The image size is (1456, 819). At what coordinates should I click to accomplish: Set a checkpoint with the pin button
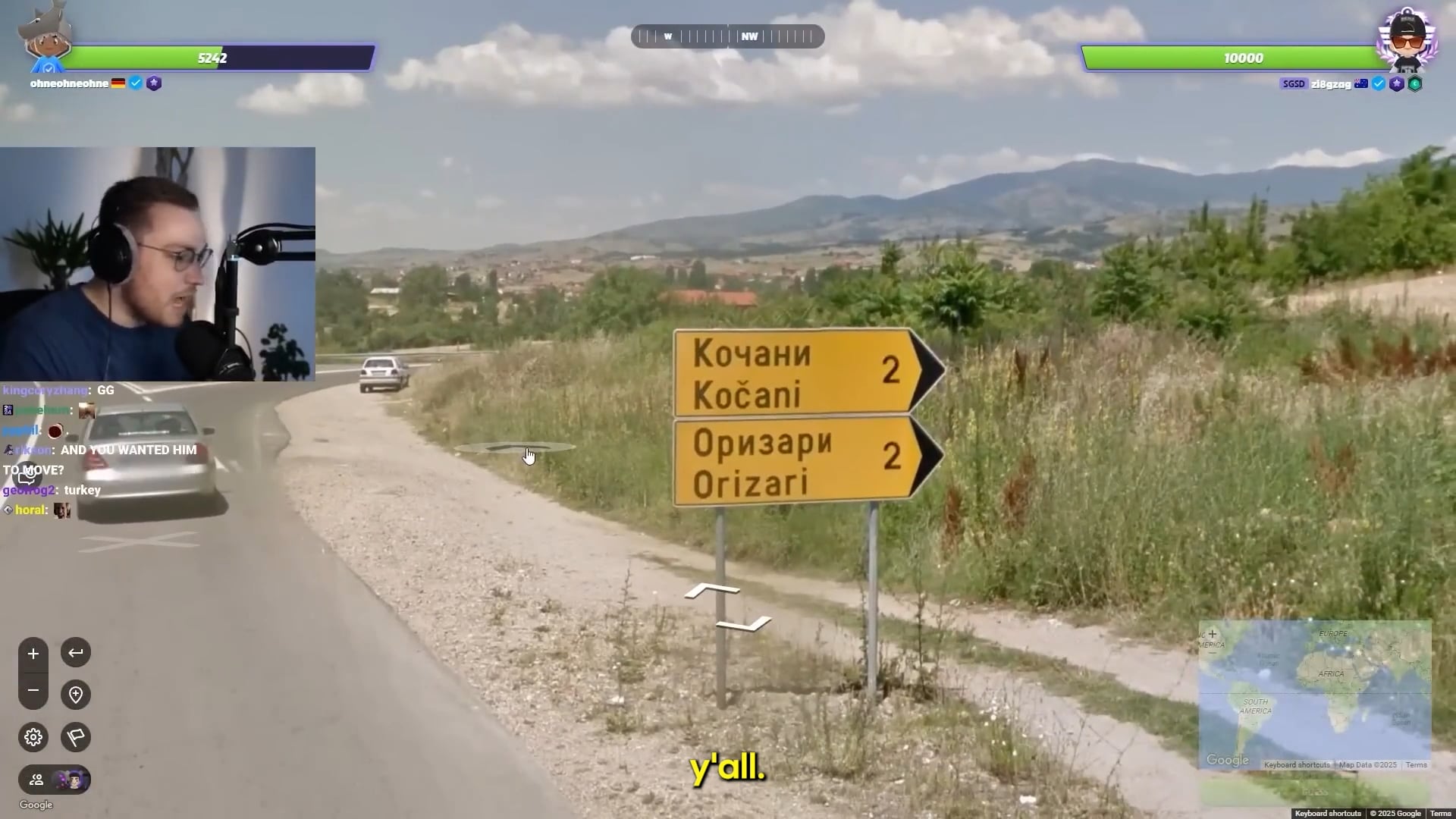coord(76,695)
